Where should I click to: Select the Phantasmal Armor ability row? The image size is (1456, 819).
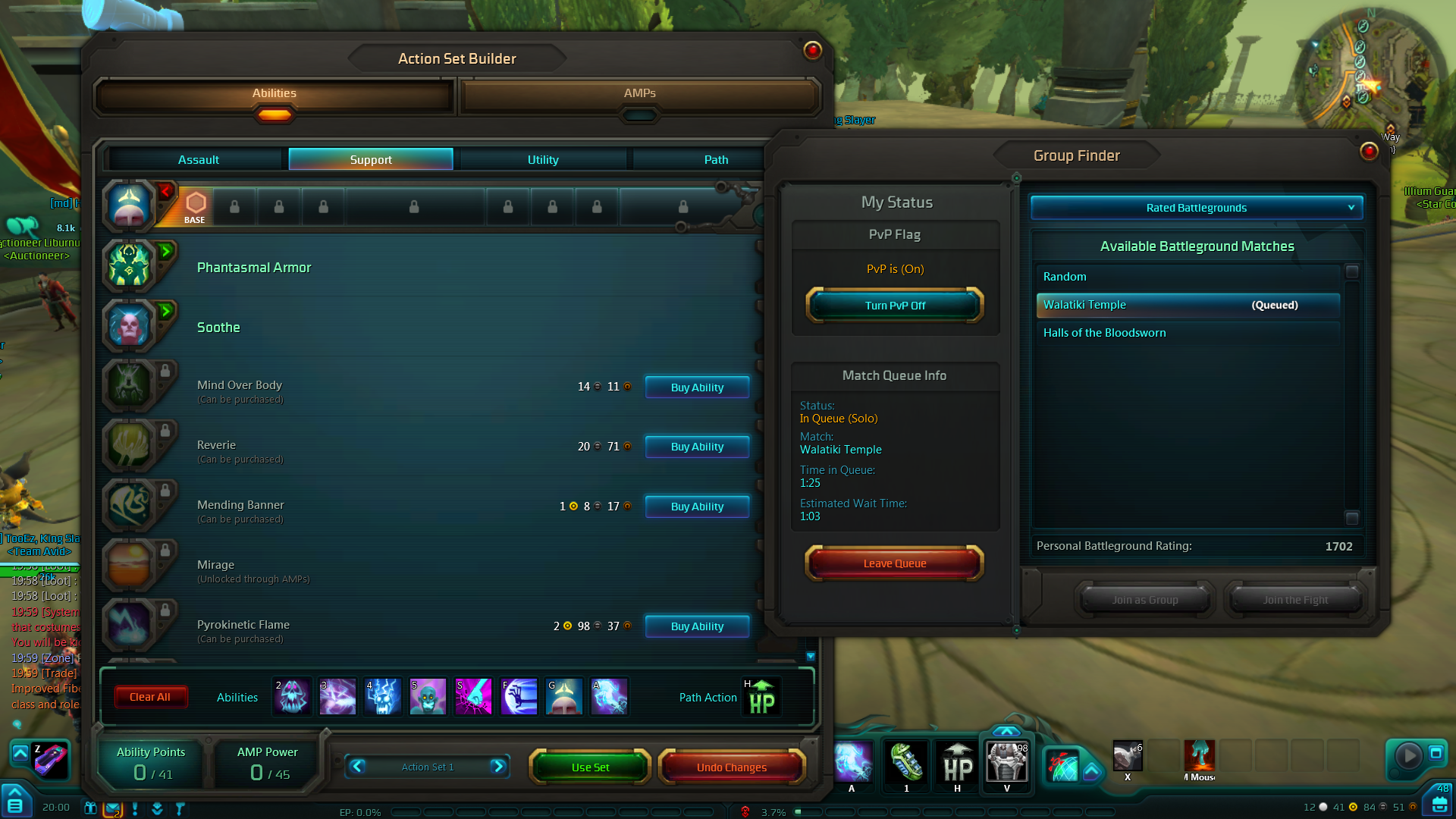click(254, 268)
